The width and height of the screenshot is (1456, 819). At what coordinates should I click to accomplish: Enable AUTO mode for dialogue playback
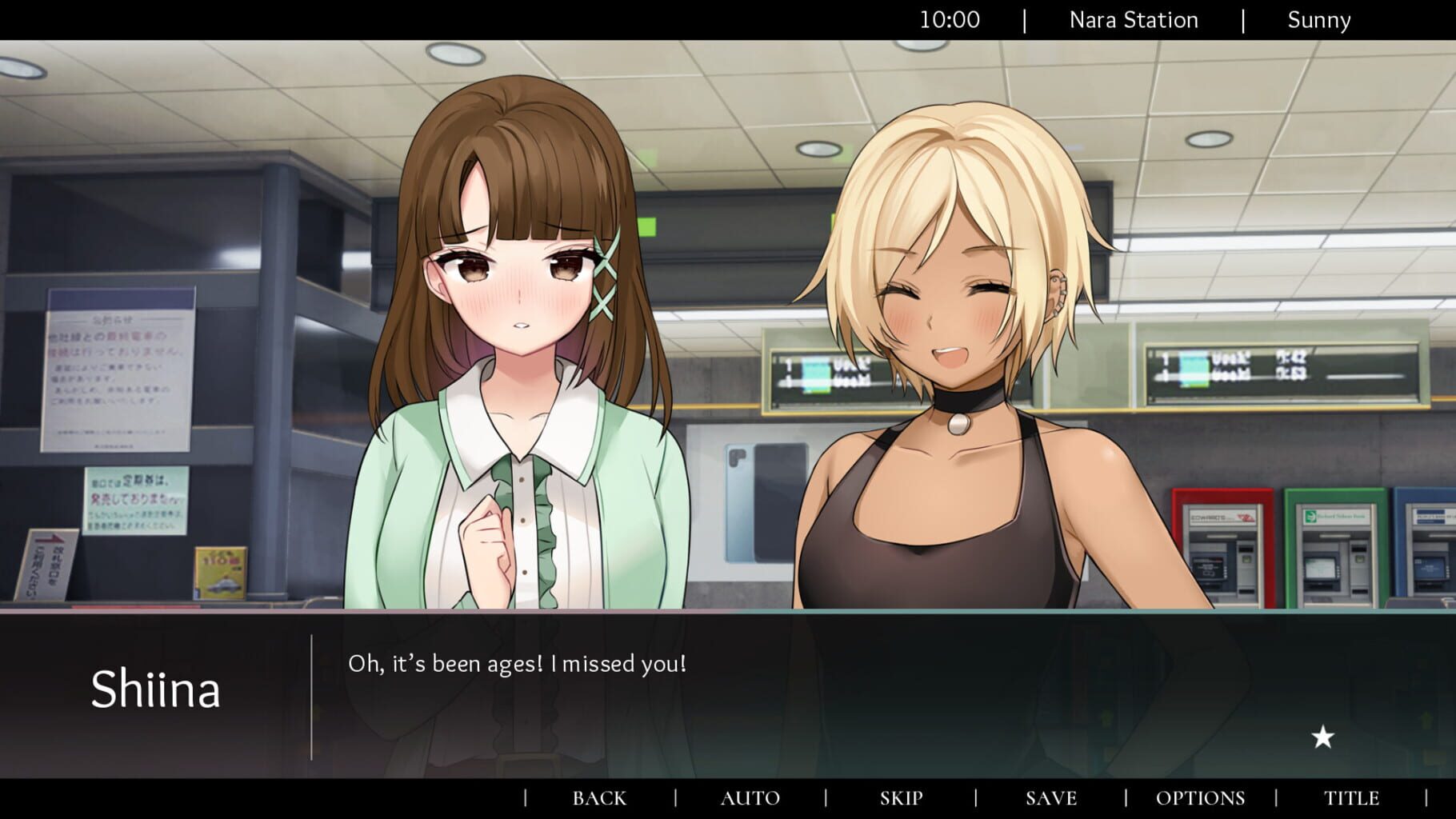[750, 797]
